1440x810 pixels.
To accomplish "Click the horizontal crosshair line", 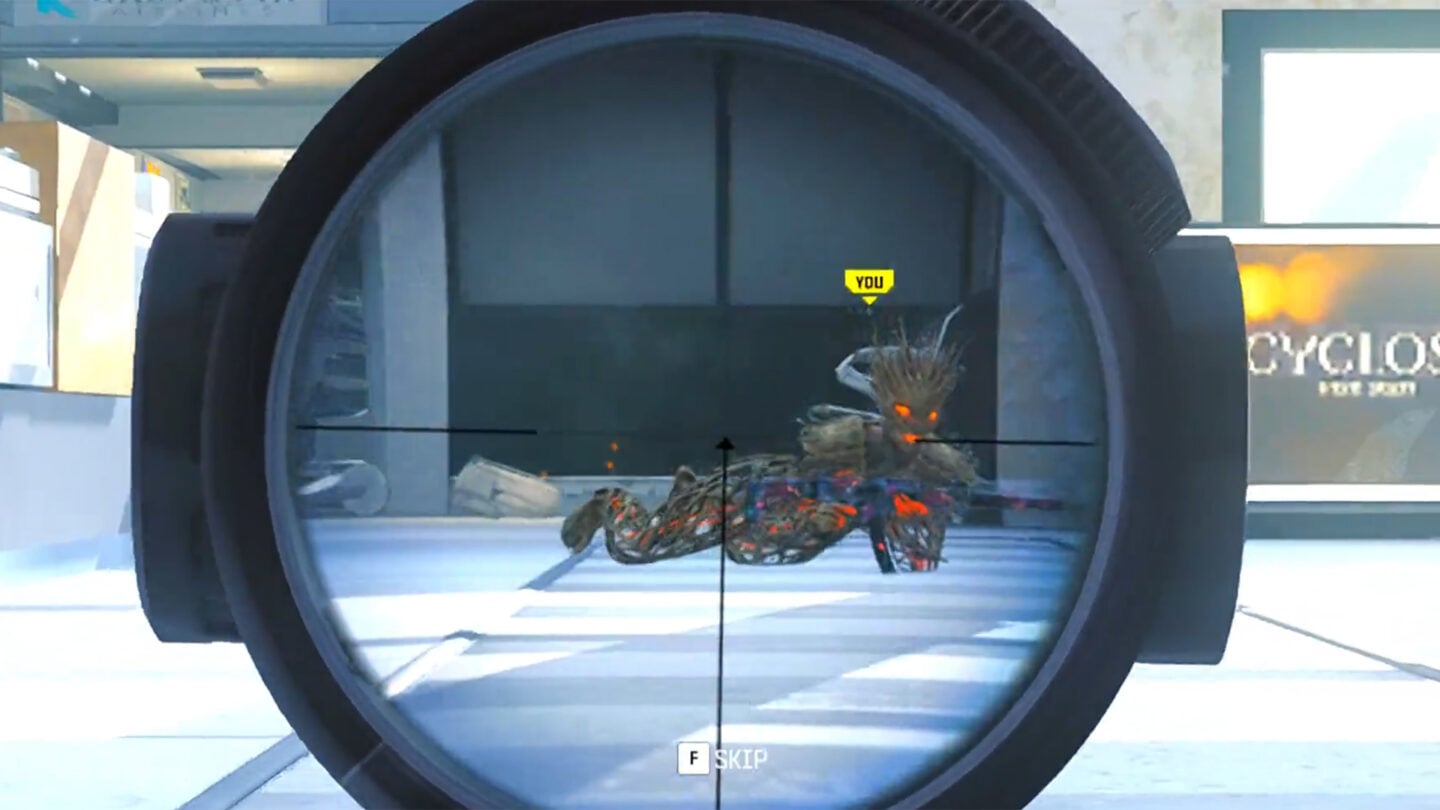I will (420, 432).
